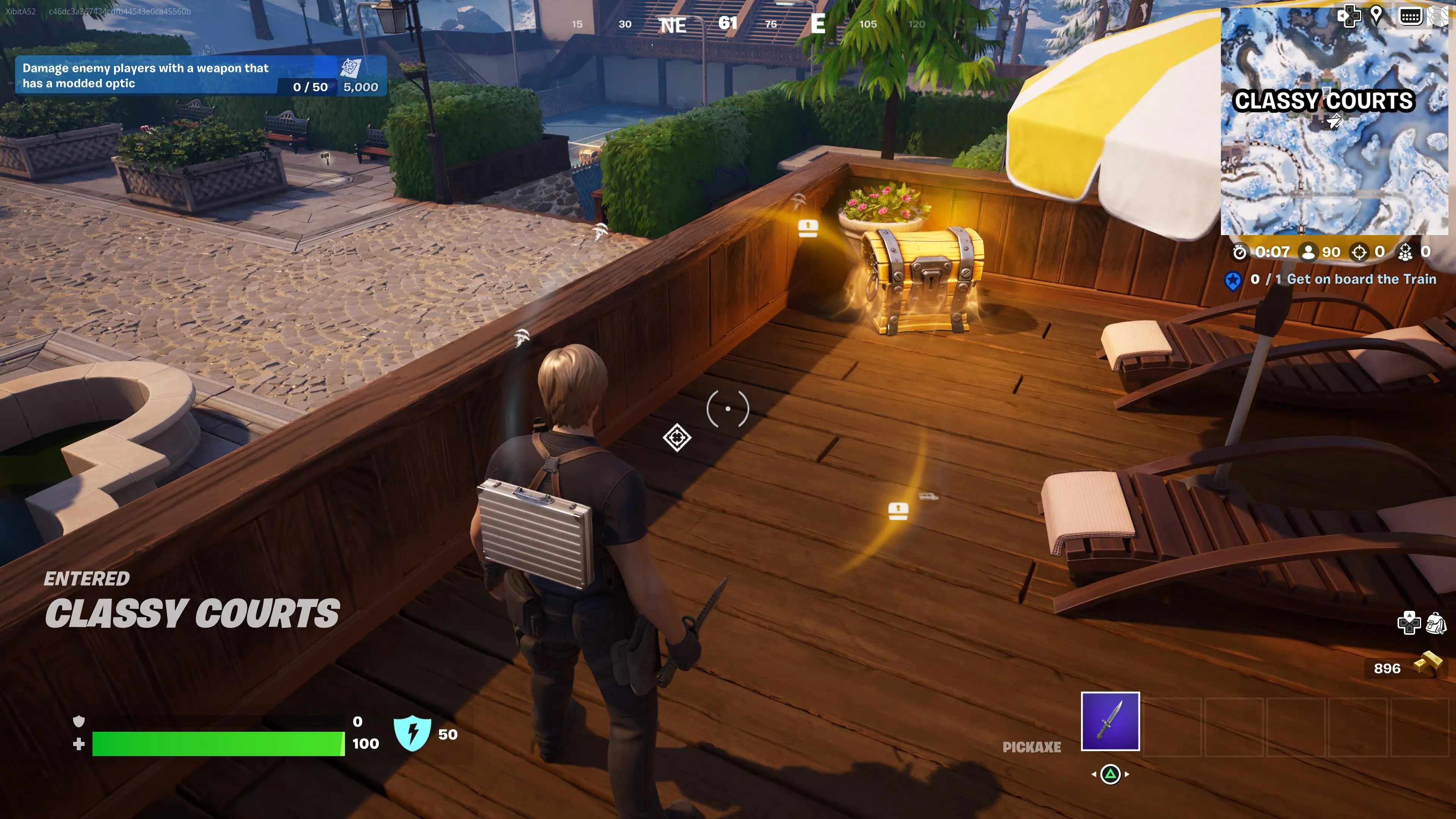Click the keyboard icon in the top-right corner
This screenshot has height=819, width=1456.
tap(1410, 16)
